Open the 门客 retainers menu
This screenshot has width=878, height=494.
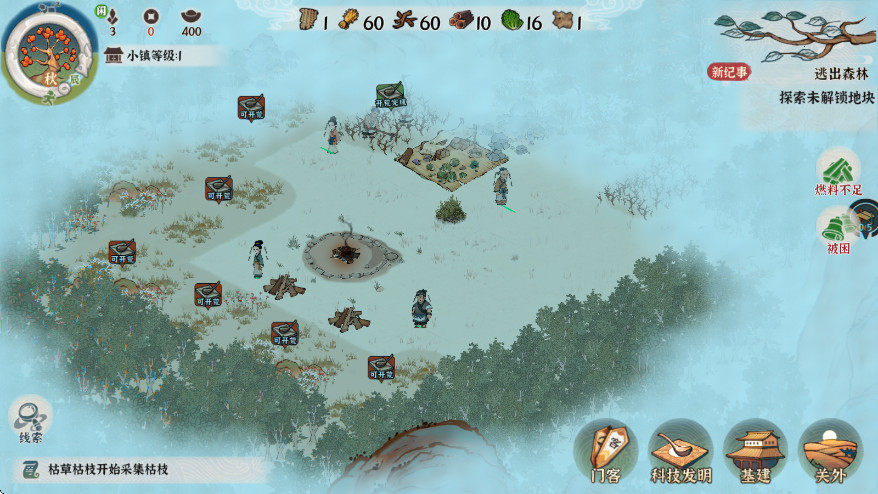tap(606, 451)
